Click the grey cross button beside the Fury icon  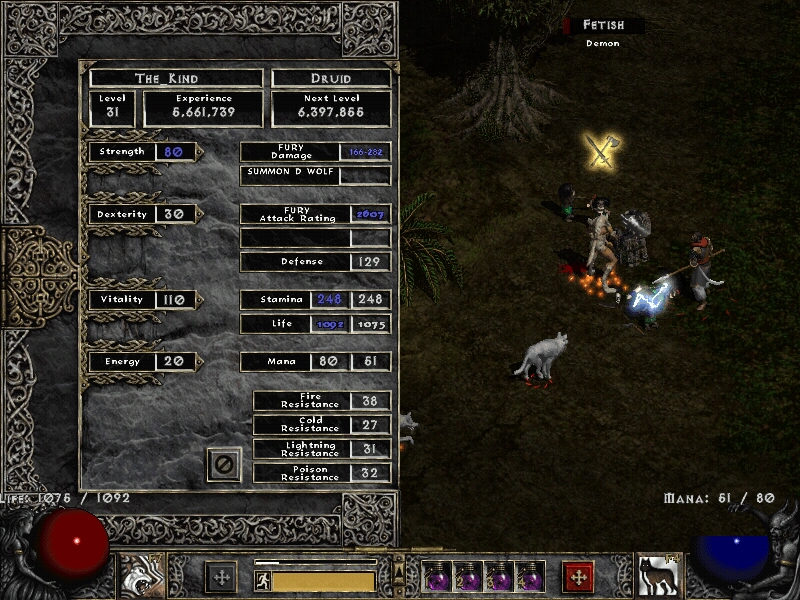coord(221,577)
